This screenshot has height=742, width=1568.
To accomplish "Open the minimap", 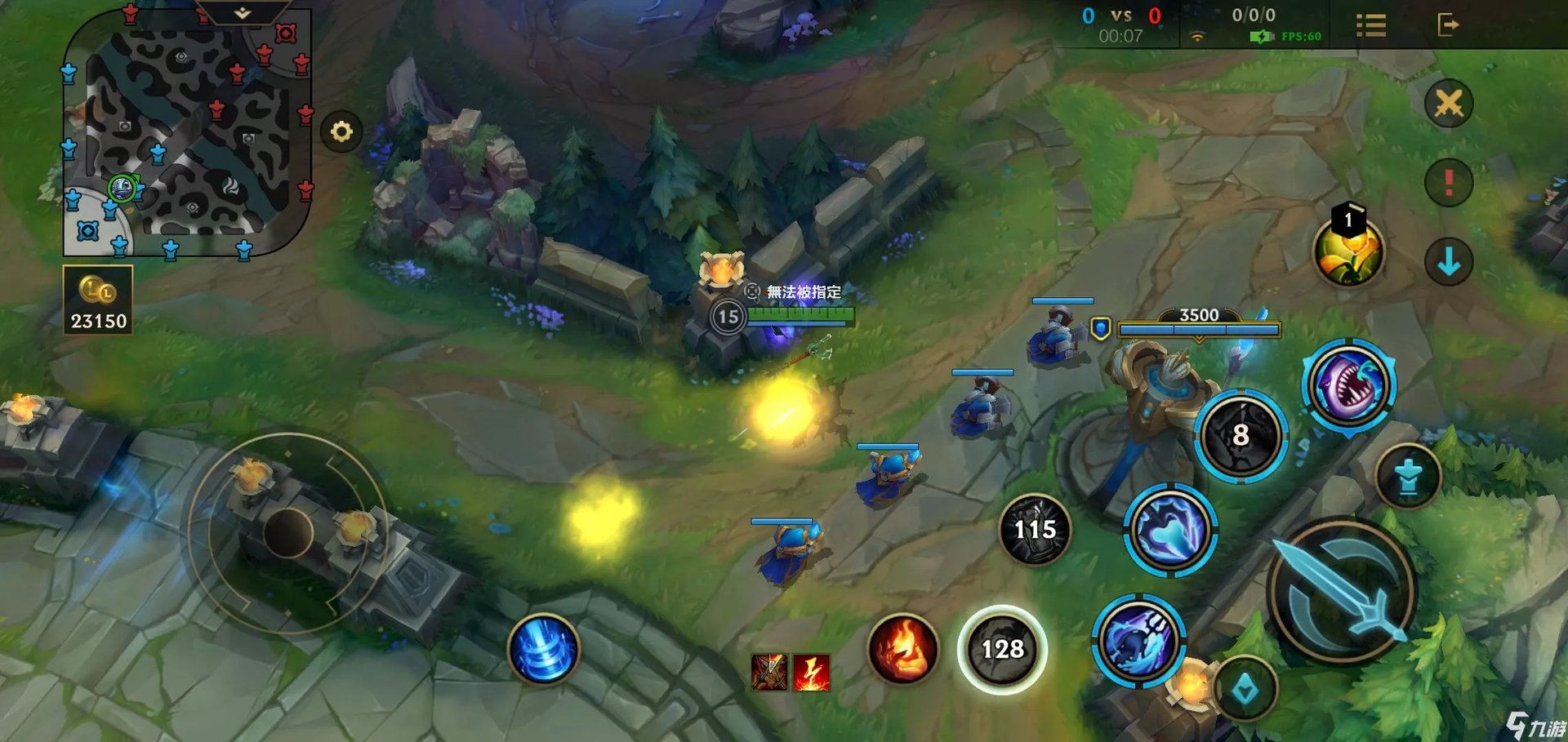I will (x=186, y=135).
